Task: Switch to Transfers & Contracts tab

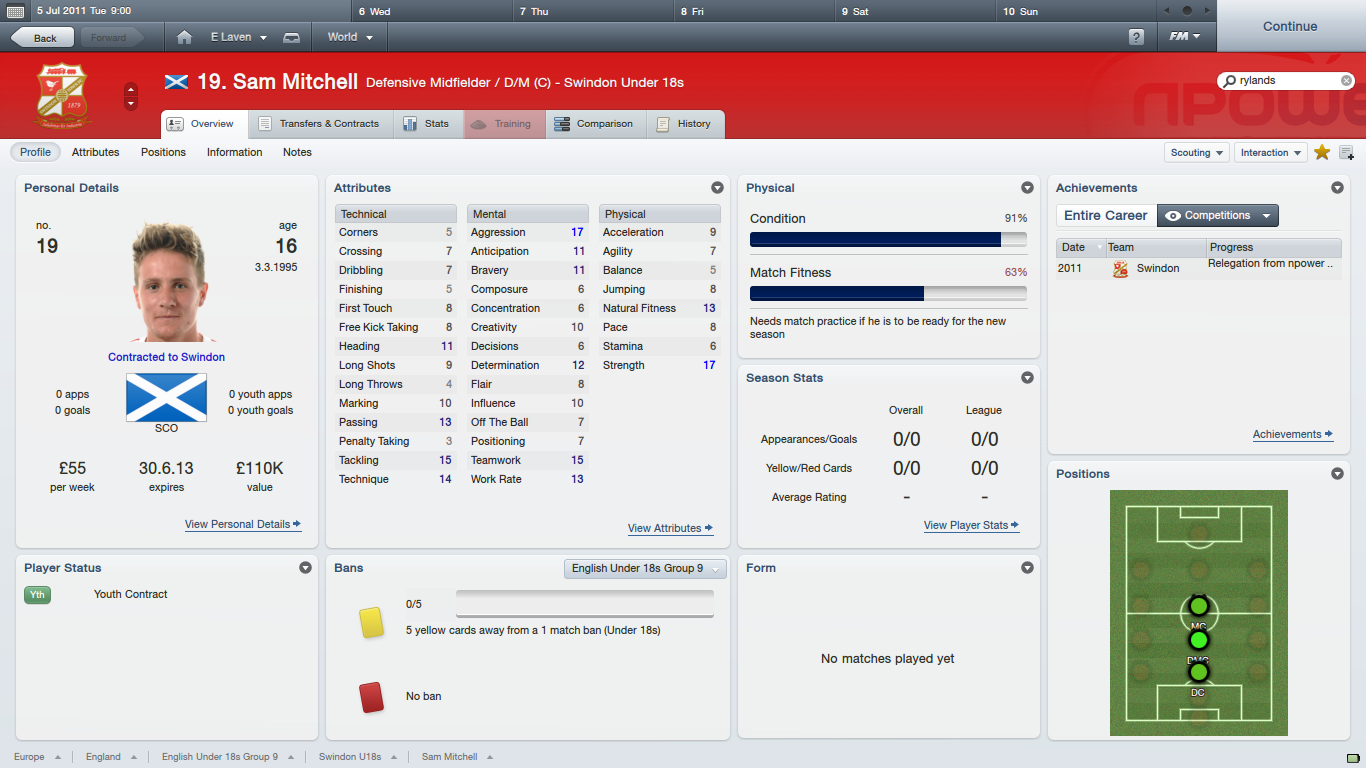Action: coord(319,124)
